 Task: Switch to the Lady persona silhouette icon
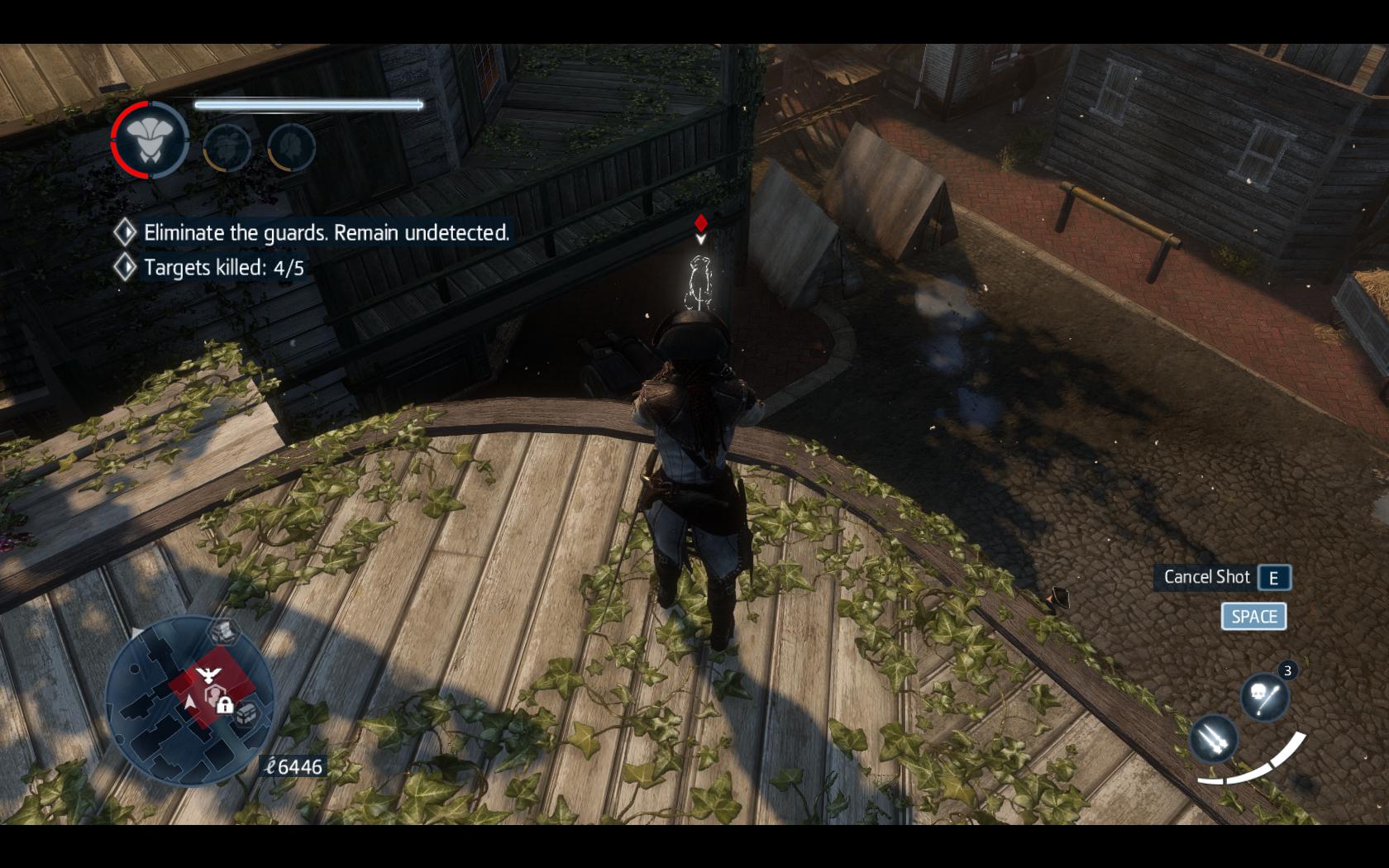pos(291,147)
